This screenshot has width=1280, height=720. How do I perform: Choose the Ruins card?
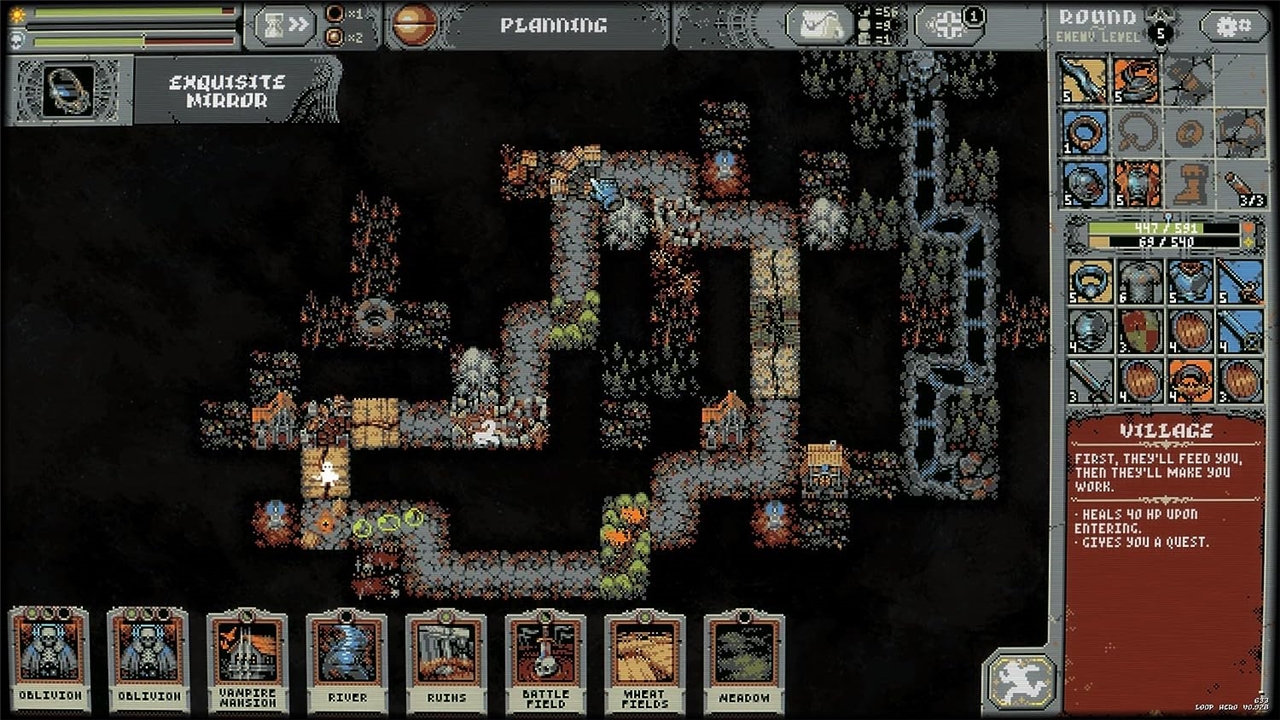pos(446,655)
